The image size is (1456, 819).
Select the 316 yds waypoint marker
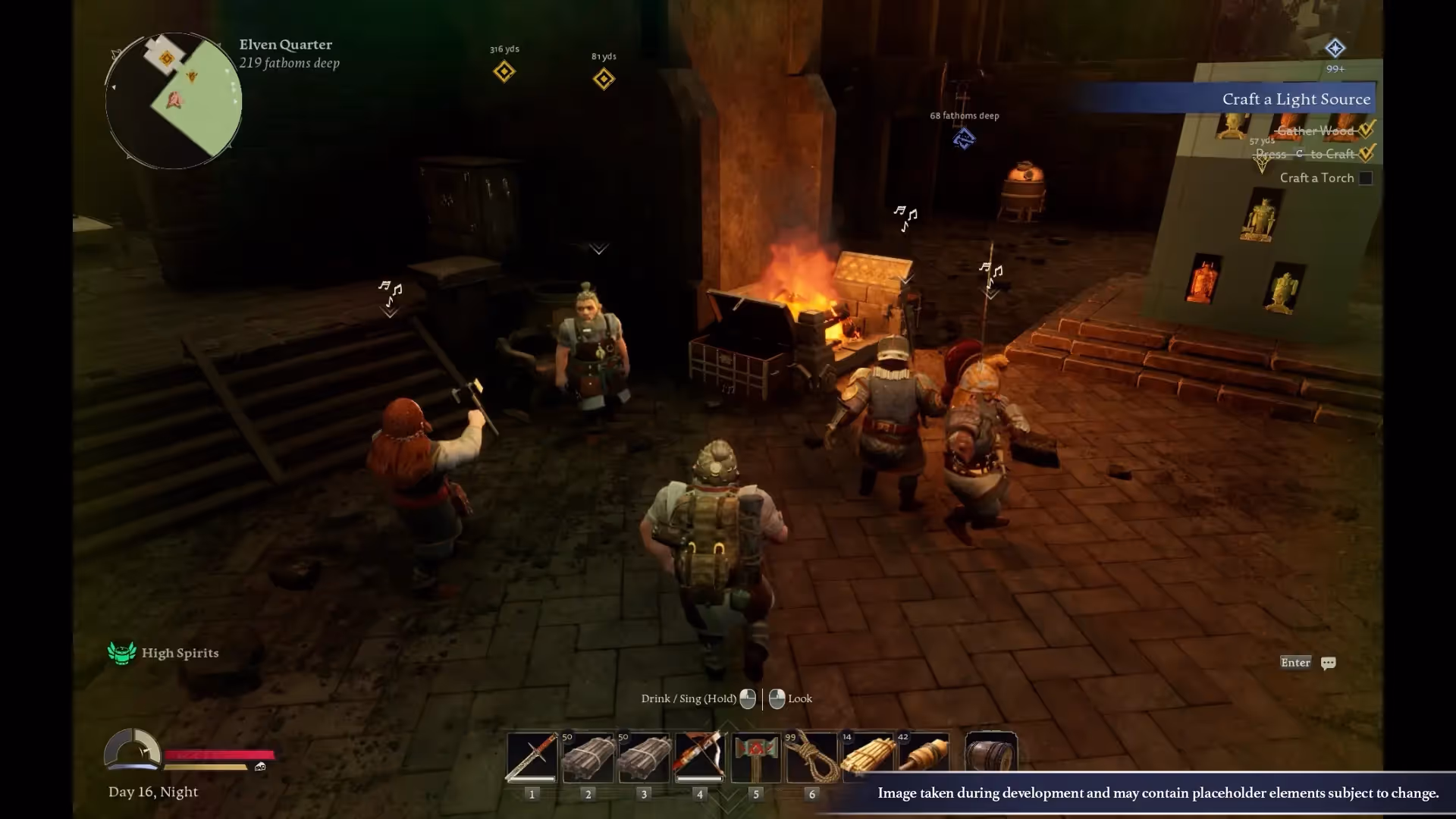point(504,72)
